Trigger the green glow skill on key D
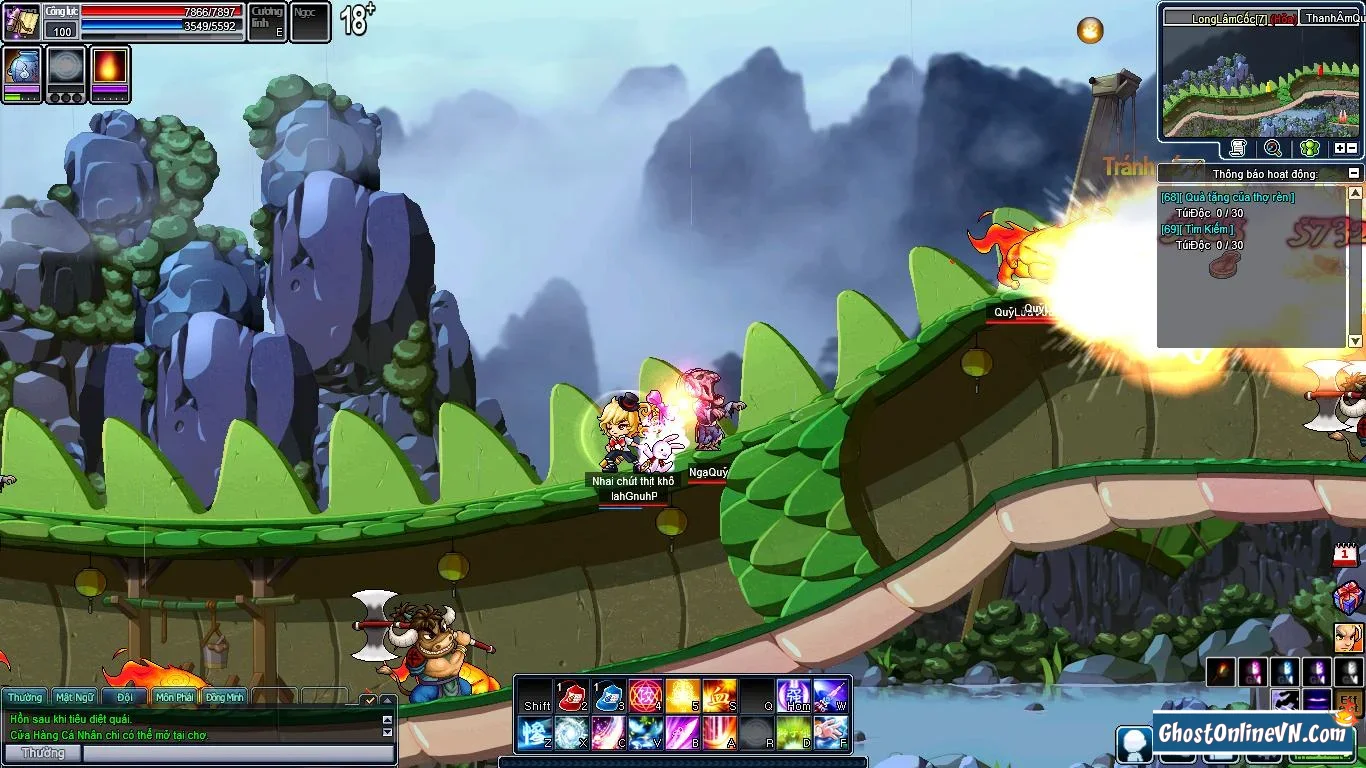 click(x=794, y=733)
